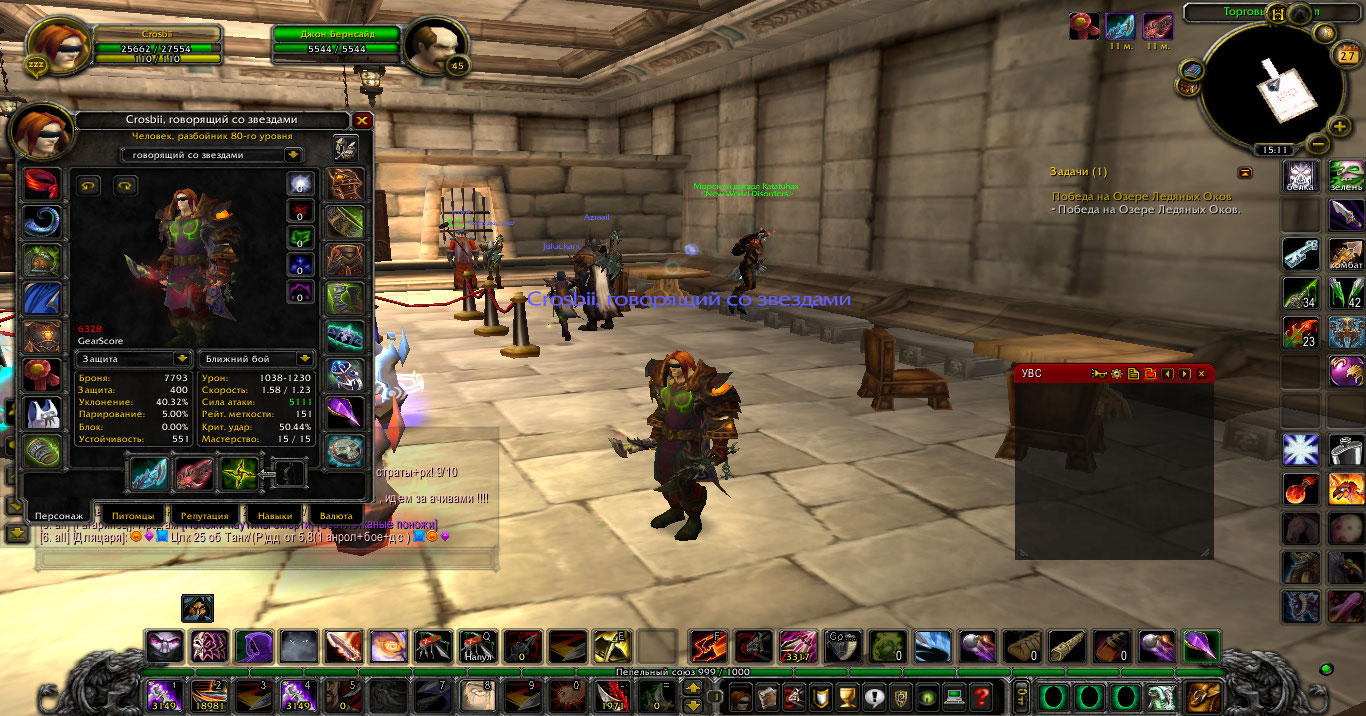Collapse the Задачи objectives tracker
Viewport: 1366px width, 716px height.
(1245, 172)
